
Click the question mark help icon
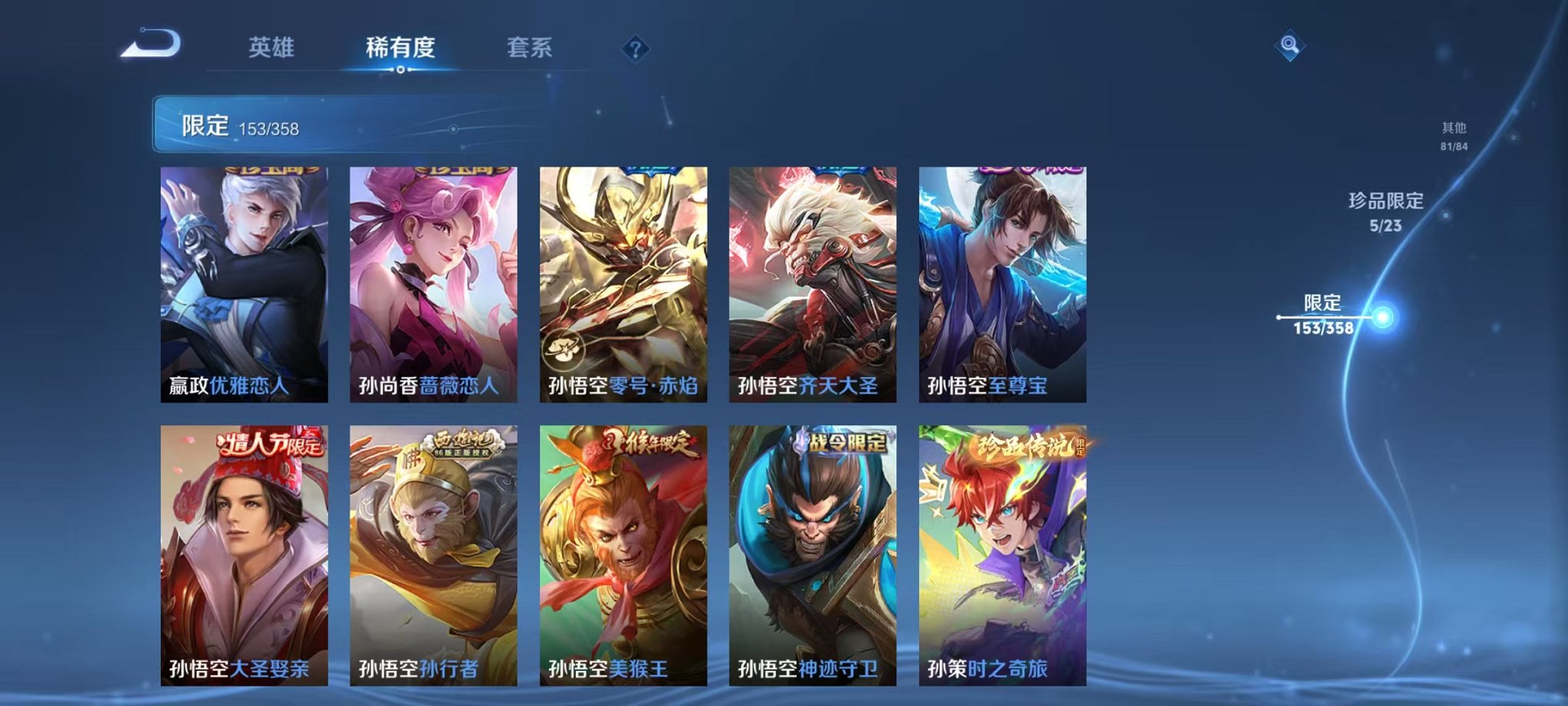pos(635,50)
